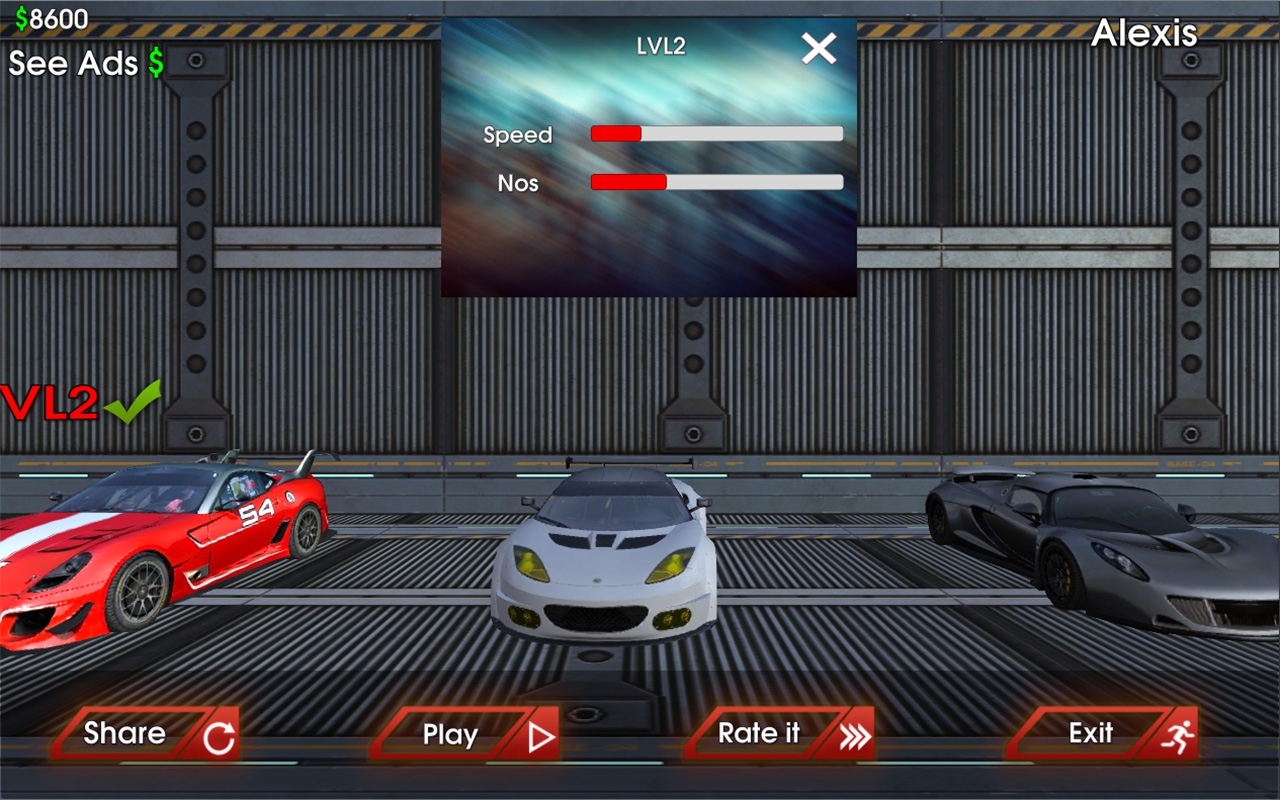Click the Nos upgrade bar
1280x800 pixels.
(716, 182)
